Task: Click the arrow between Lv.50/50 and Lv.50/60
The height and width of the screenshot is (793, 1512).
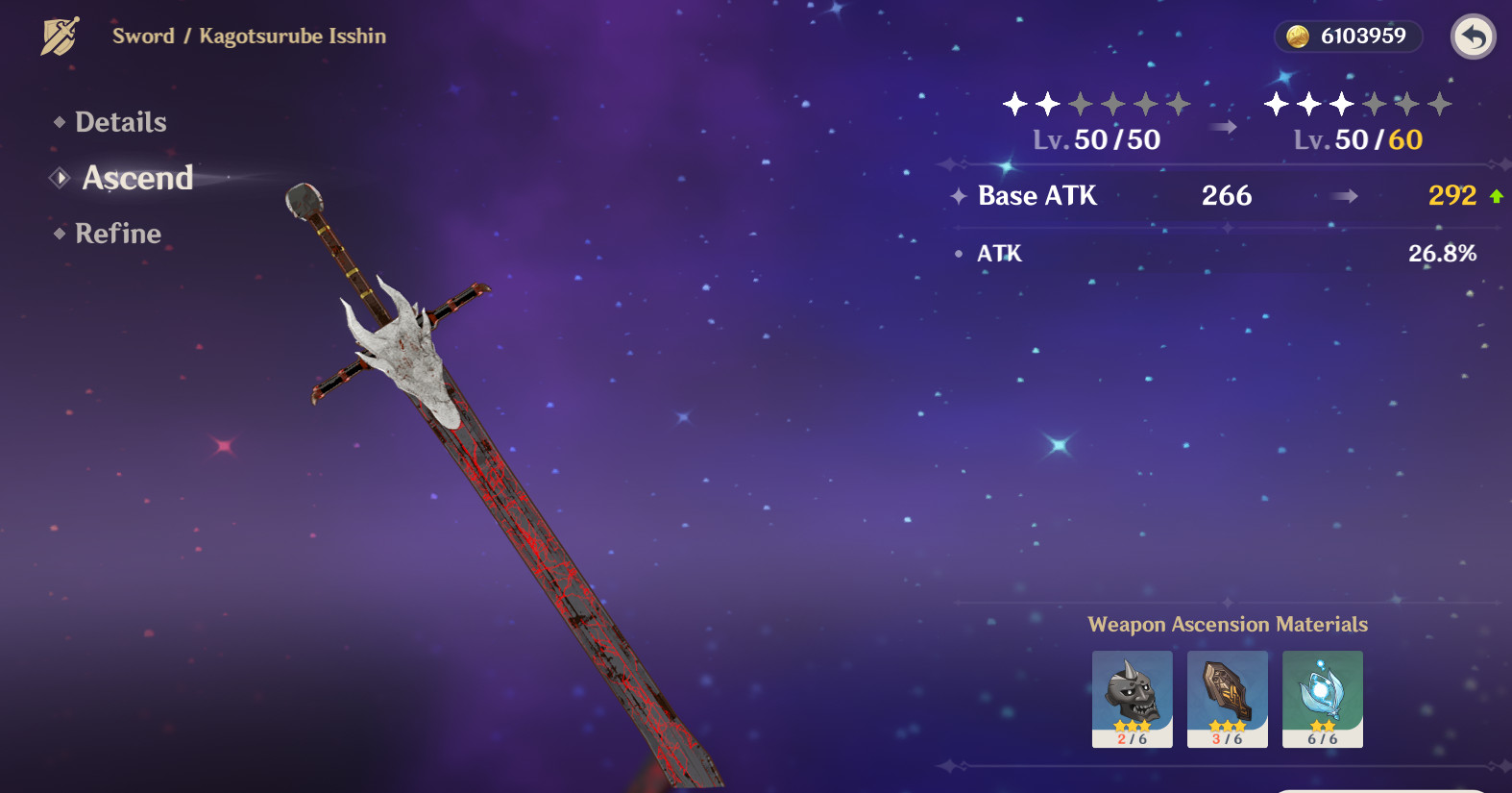Action: tap(1223, 125)
